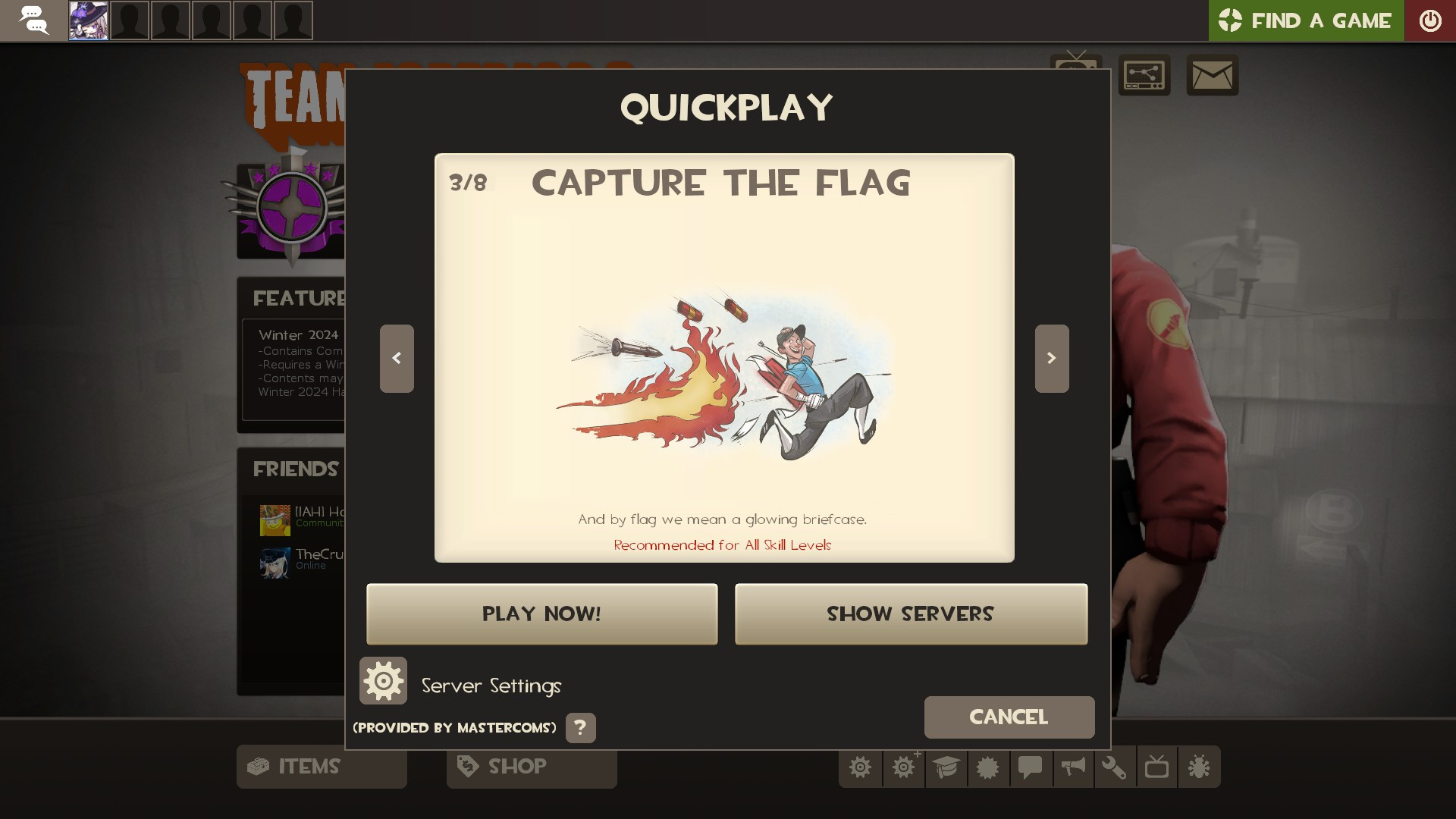
Task: Open chat with the speech bubble icon
Action: coord(1030,767)
